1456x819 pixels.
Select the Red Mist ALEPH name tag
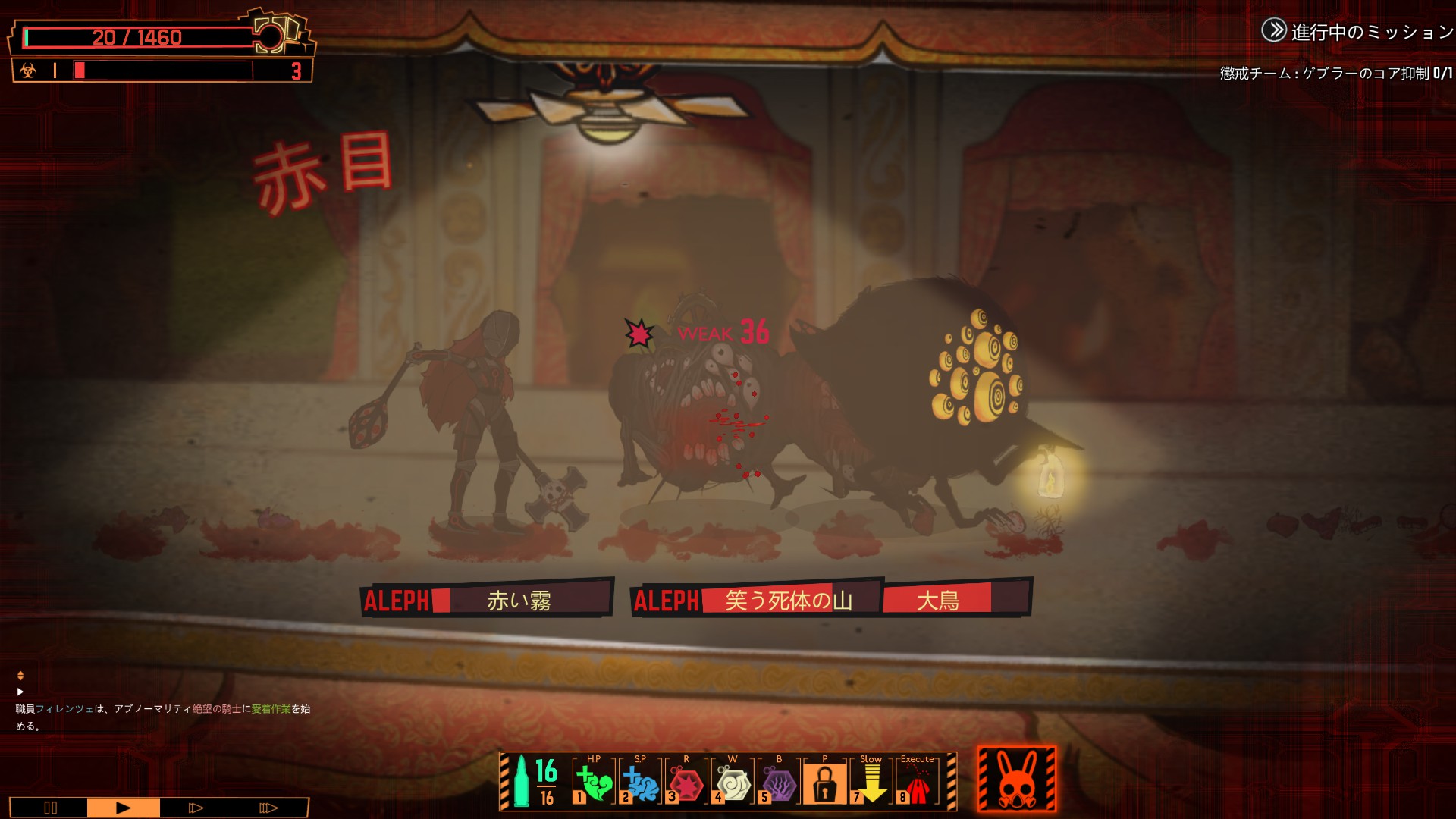pos(486,601)
